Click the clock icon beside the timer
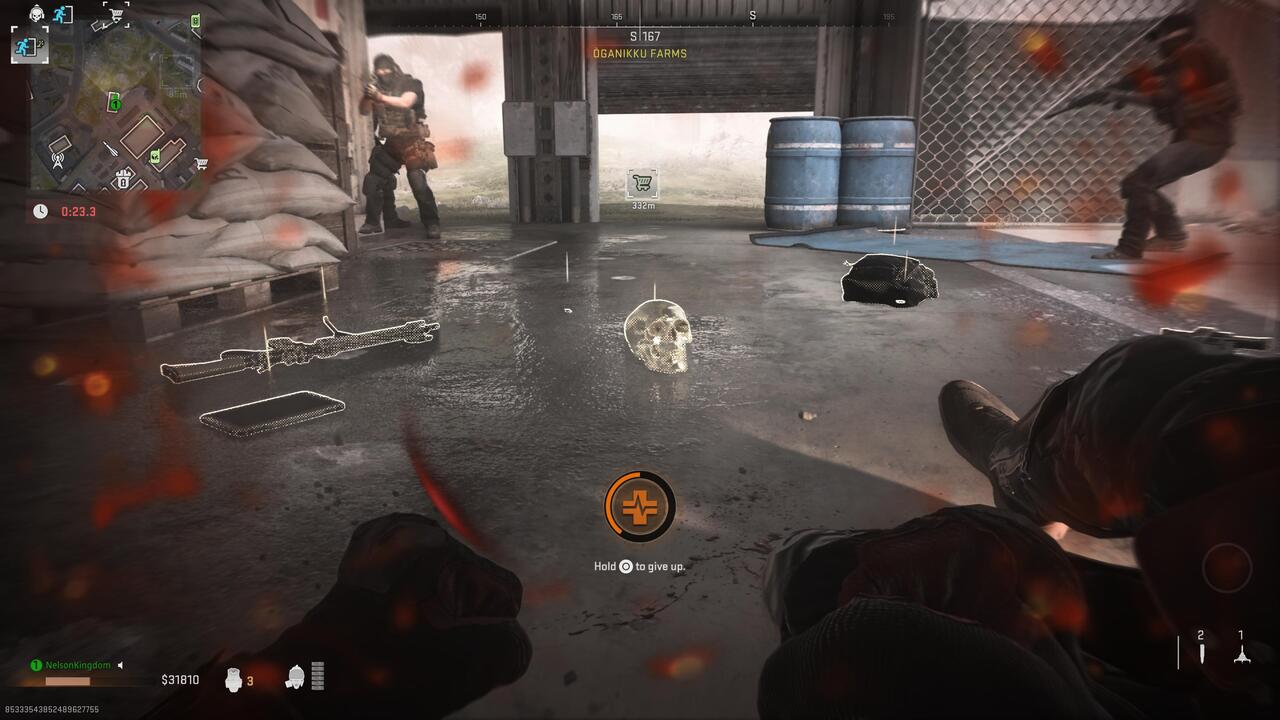The height and width of the screenshot is (720, 1280). pyautogui.click(x=40, y=211)
